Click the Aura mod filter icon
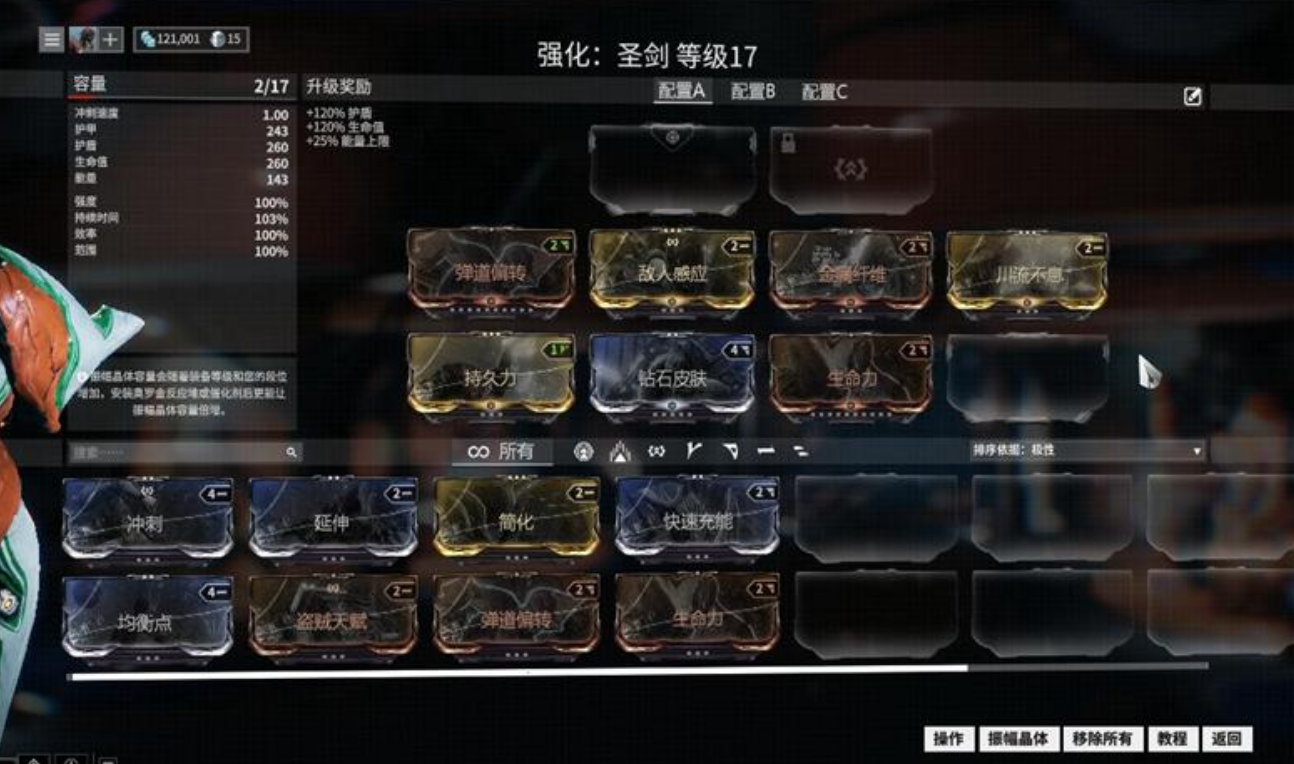Image resolution: width=1294 pixels, height=764 pixels. click(x=584, y=450)
